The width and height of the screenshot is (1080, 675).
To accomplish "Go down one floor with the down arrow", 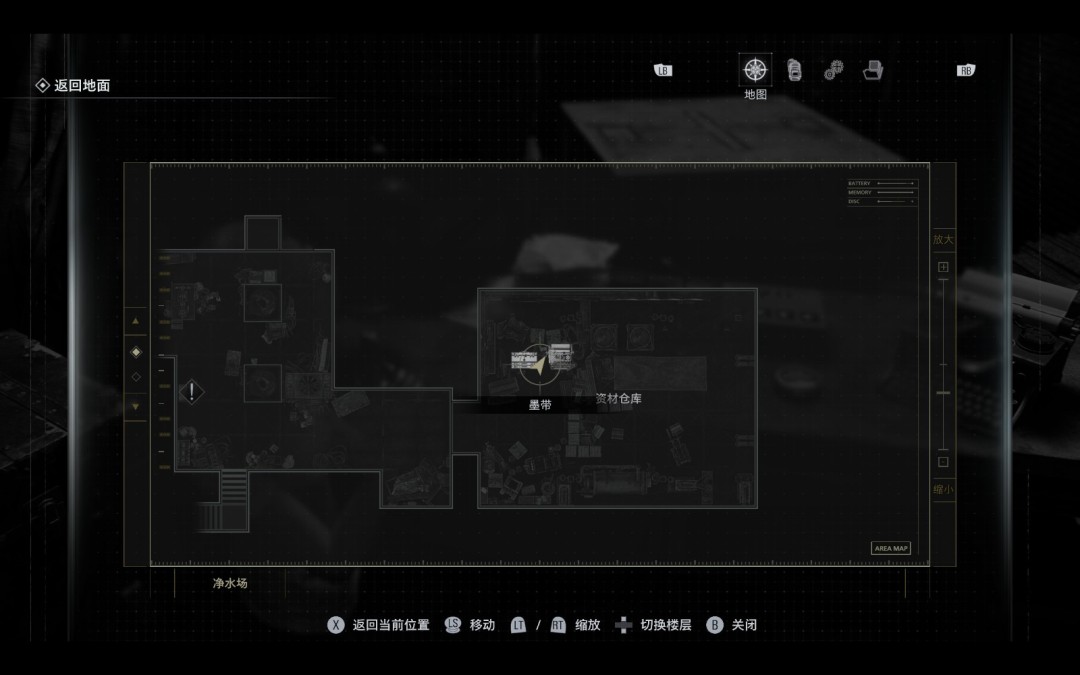I will (x=136, y=406).
